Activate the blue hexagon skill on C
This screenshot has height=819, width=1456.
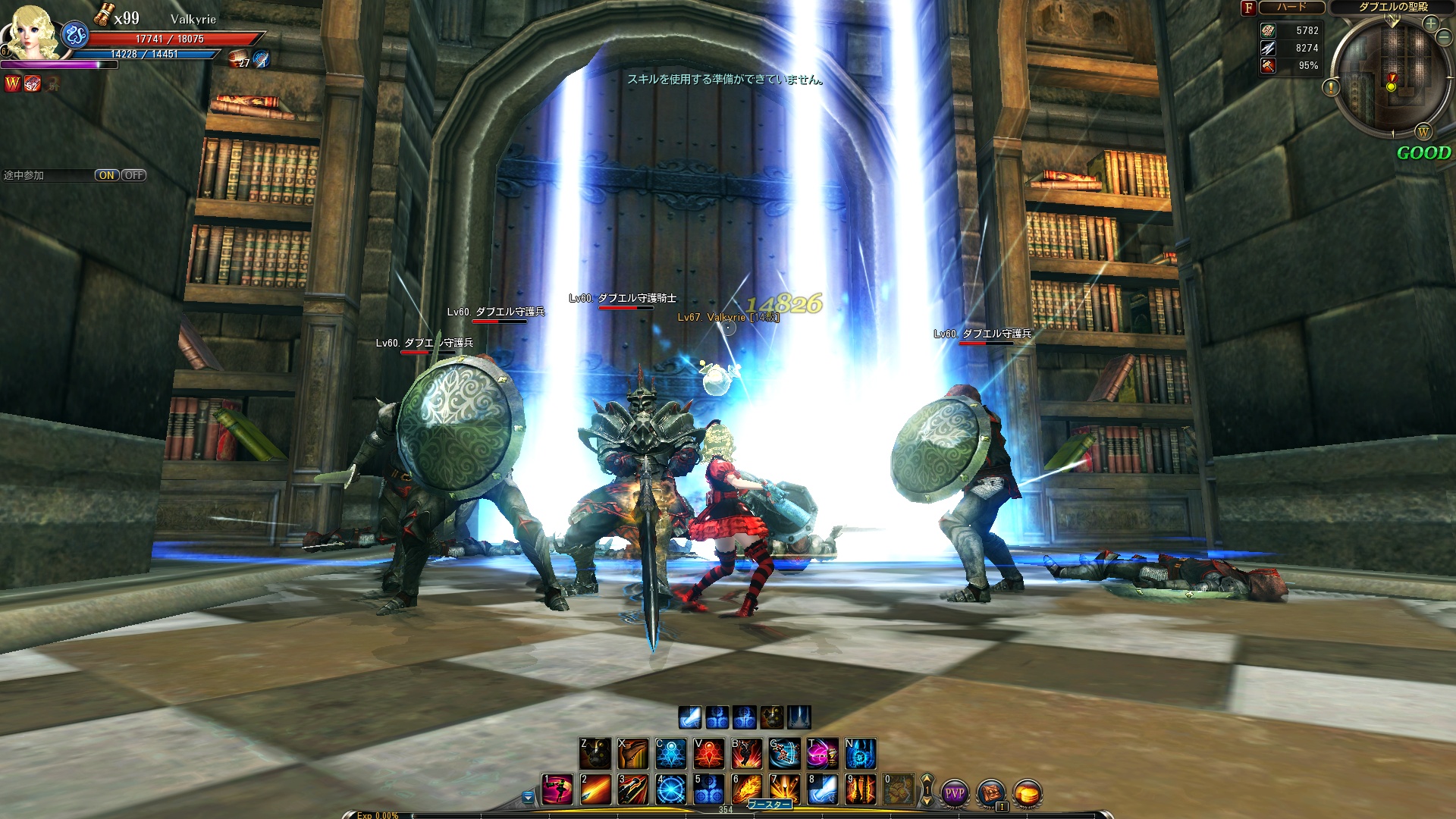tap(671, 753)
